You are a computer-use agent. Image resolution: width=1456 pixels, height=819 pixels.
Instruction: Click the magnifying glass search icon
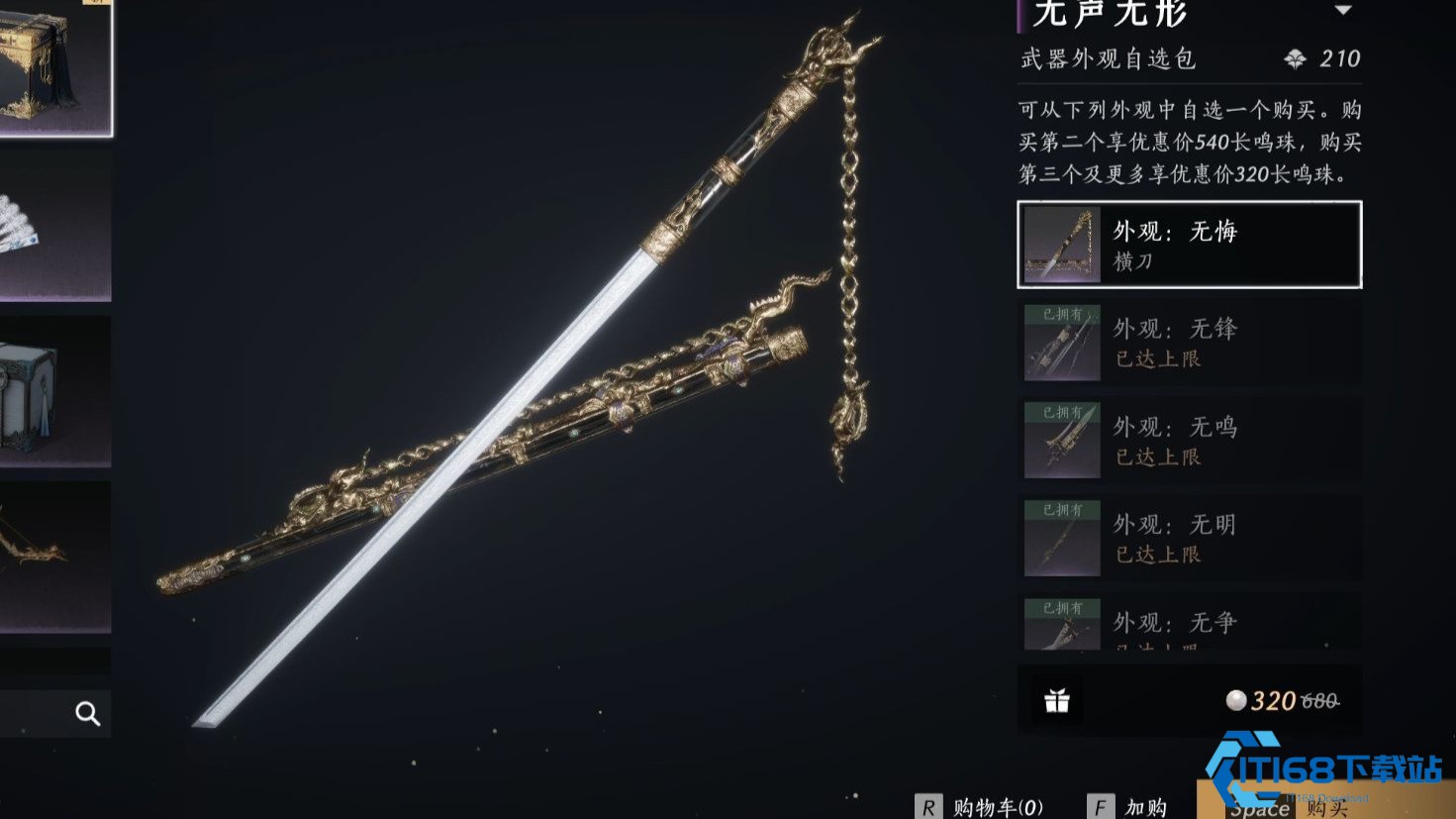pos(88,713)
